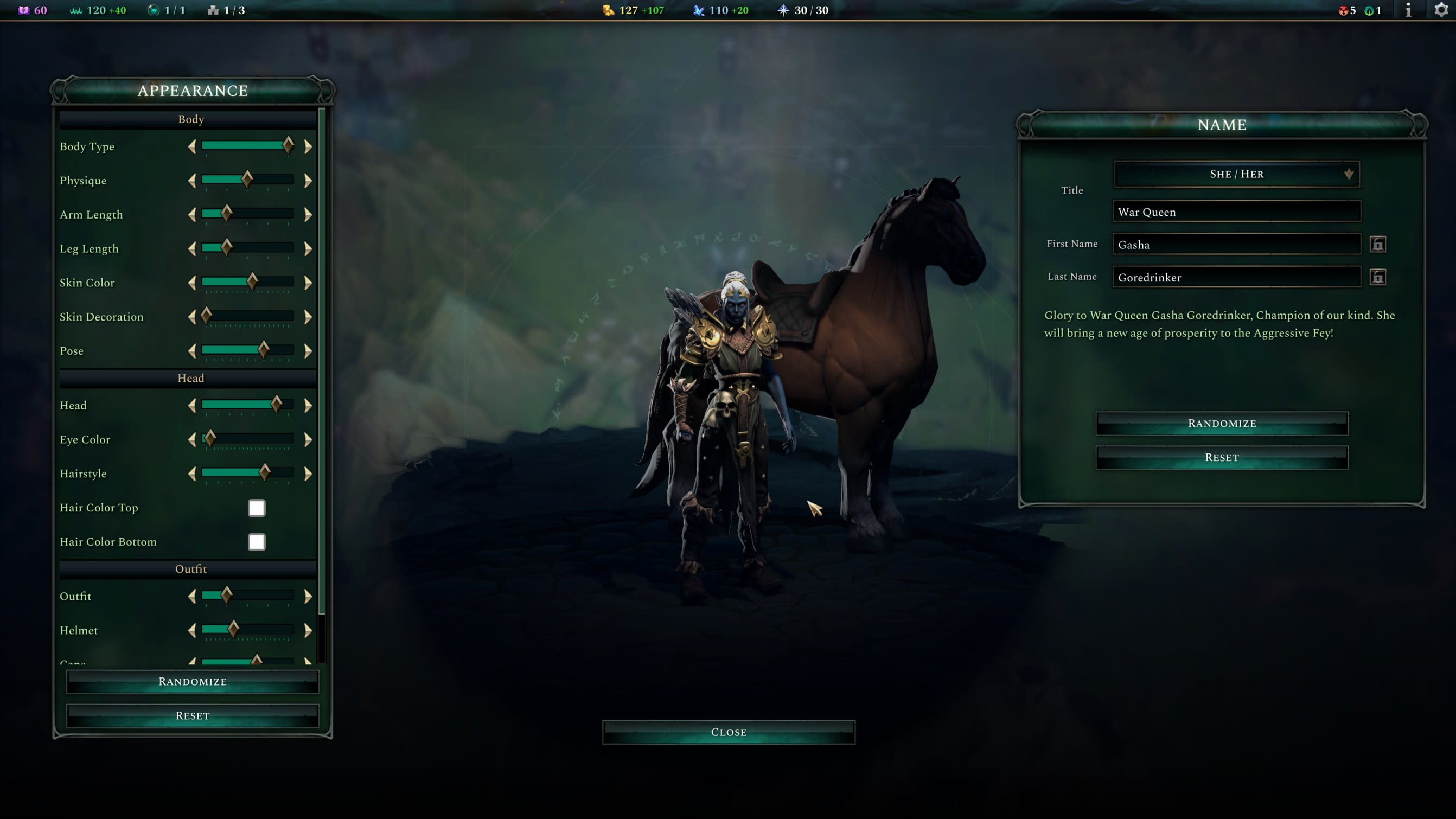Decrease Skin Color with left arrow
The height and width of the screenshot is (819, 1456).
pos(192,283)
